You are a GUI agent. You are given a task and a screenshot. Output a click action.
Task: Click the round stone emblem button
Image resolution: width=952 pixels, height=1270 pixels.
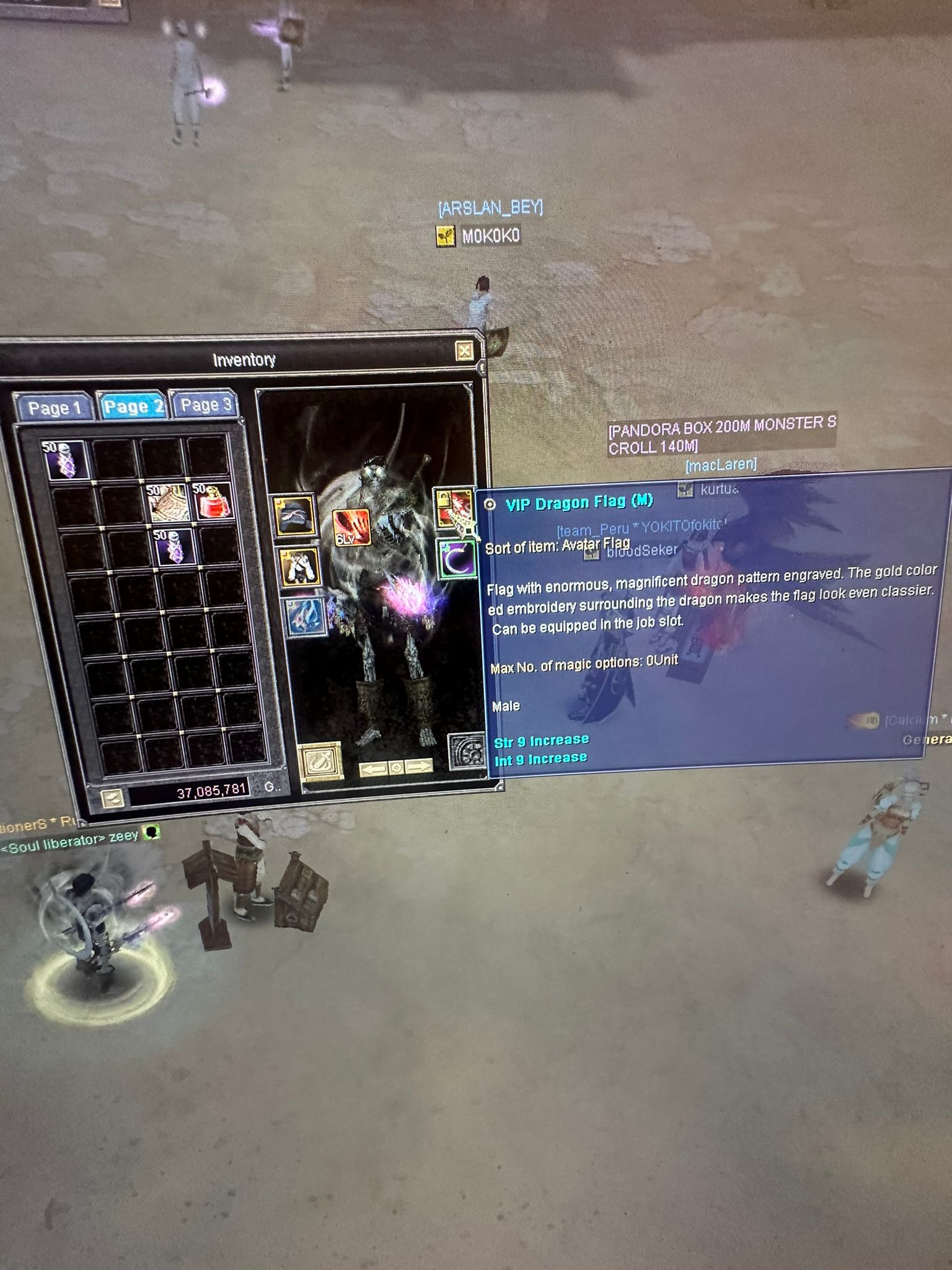(467, 752)
